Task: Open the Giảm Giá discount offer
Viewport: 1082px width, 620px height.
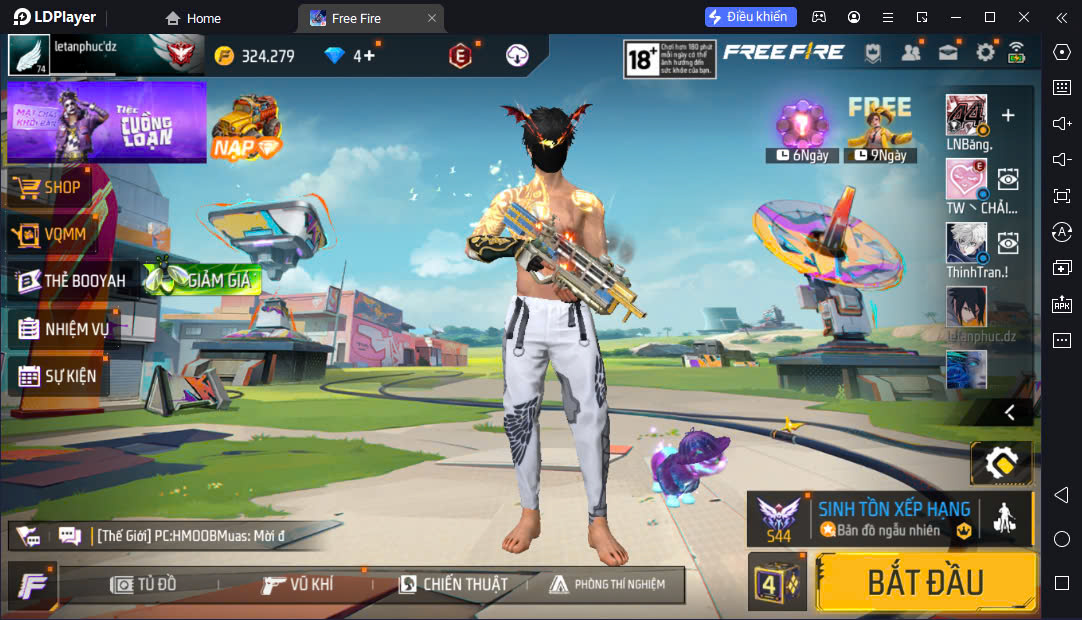Action: click(203, 281)
